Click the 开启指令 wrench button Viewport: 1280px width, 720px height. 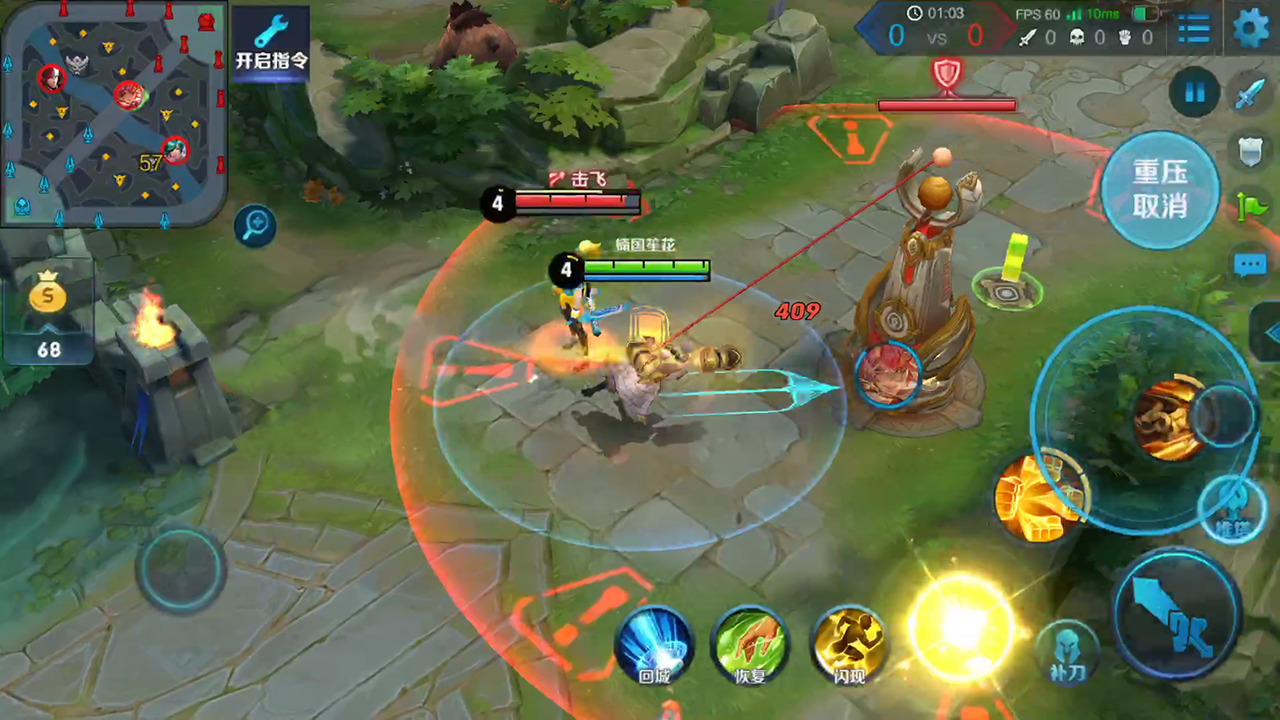pyautogui.click(x=271, y=42)
